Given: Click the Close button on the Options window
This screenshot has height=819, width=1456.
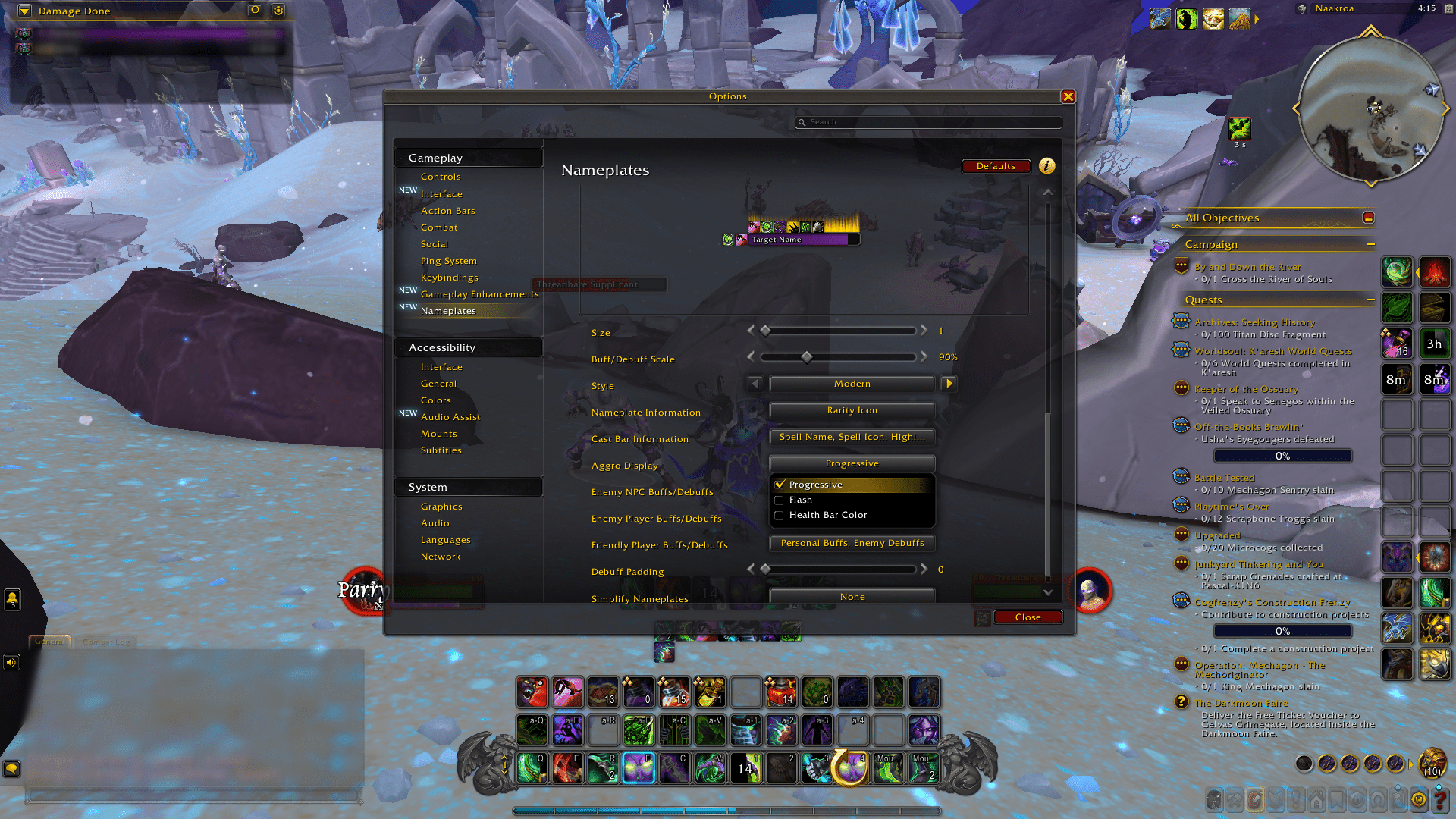Looking at the screenshot, I should point(1028,617).
